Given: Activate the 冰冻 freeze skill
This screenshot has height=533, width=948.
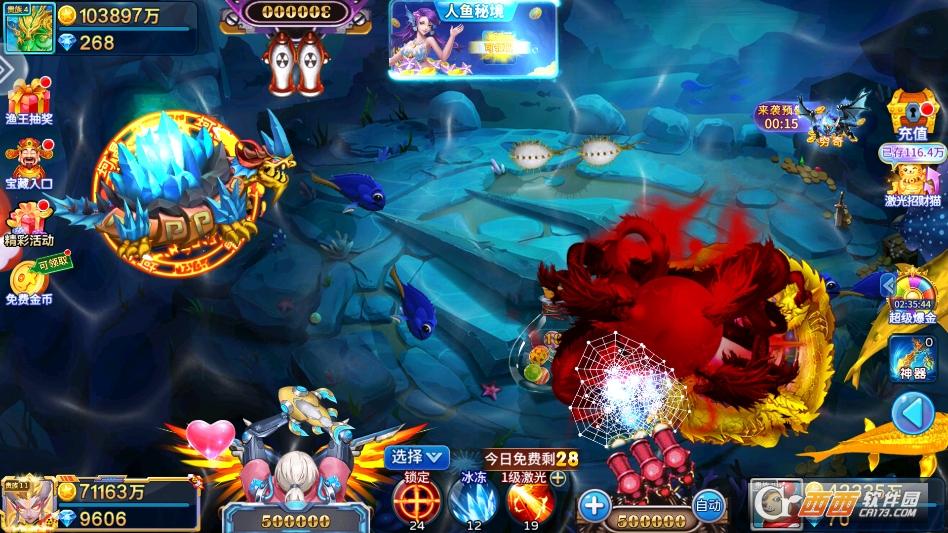Looking at the screenshot, I should 473,498.
